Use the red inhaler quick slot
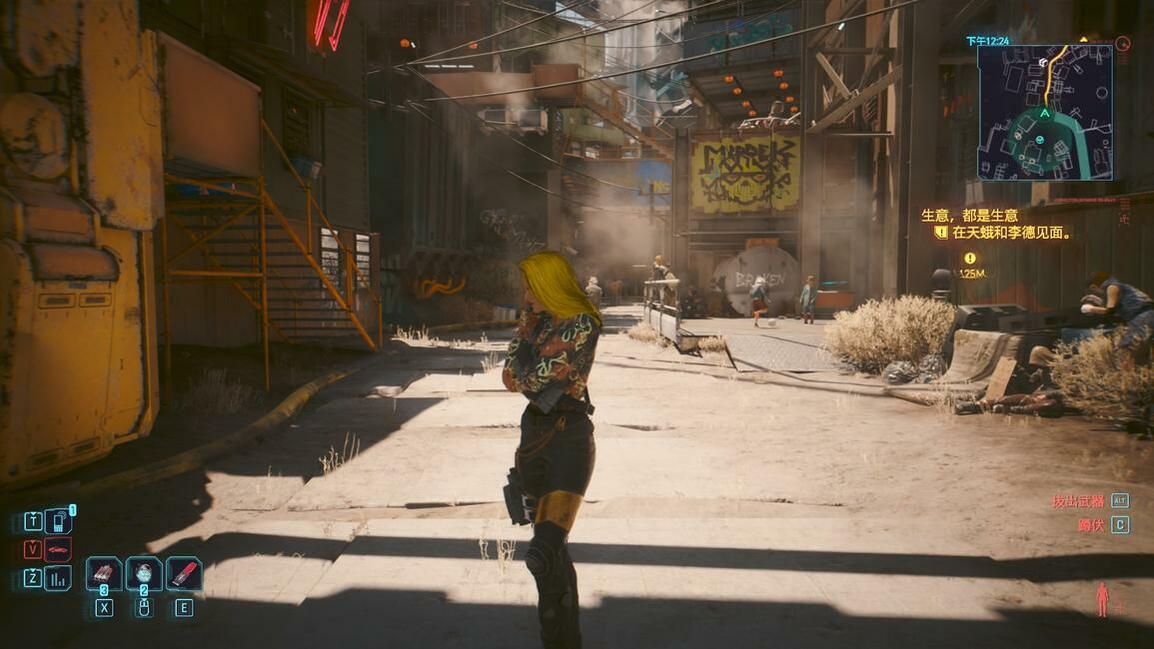 184,574
